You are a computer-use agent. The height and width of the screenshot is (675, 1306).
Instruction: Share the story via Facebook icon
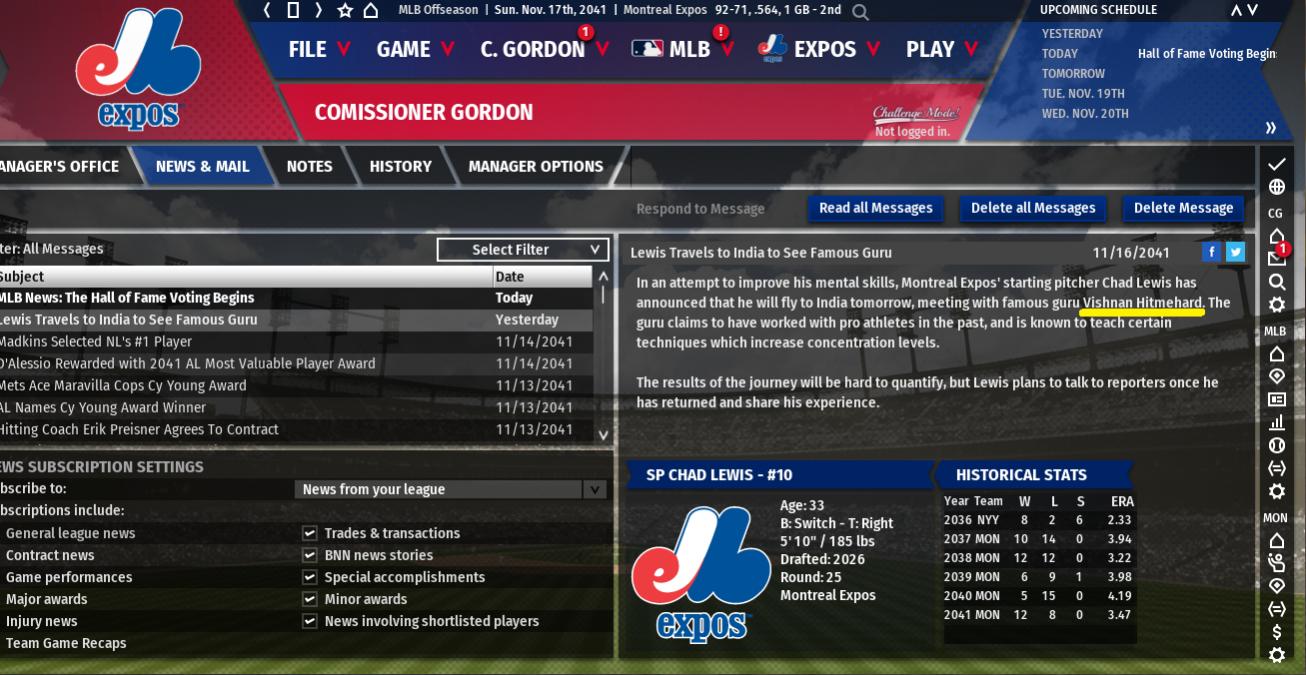point(1211,252)
